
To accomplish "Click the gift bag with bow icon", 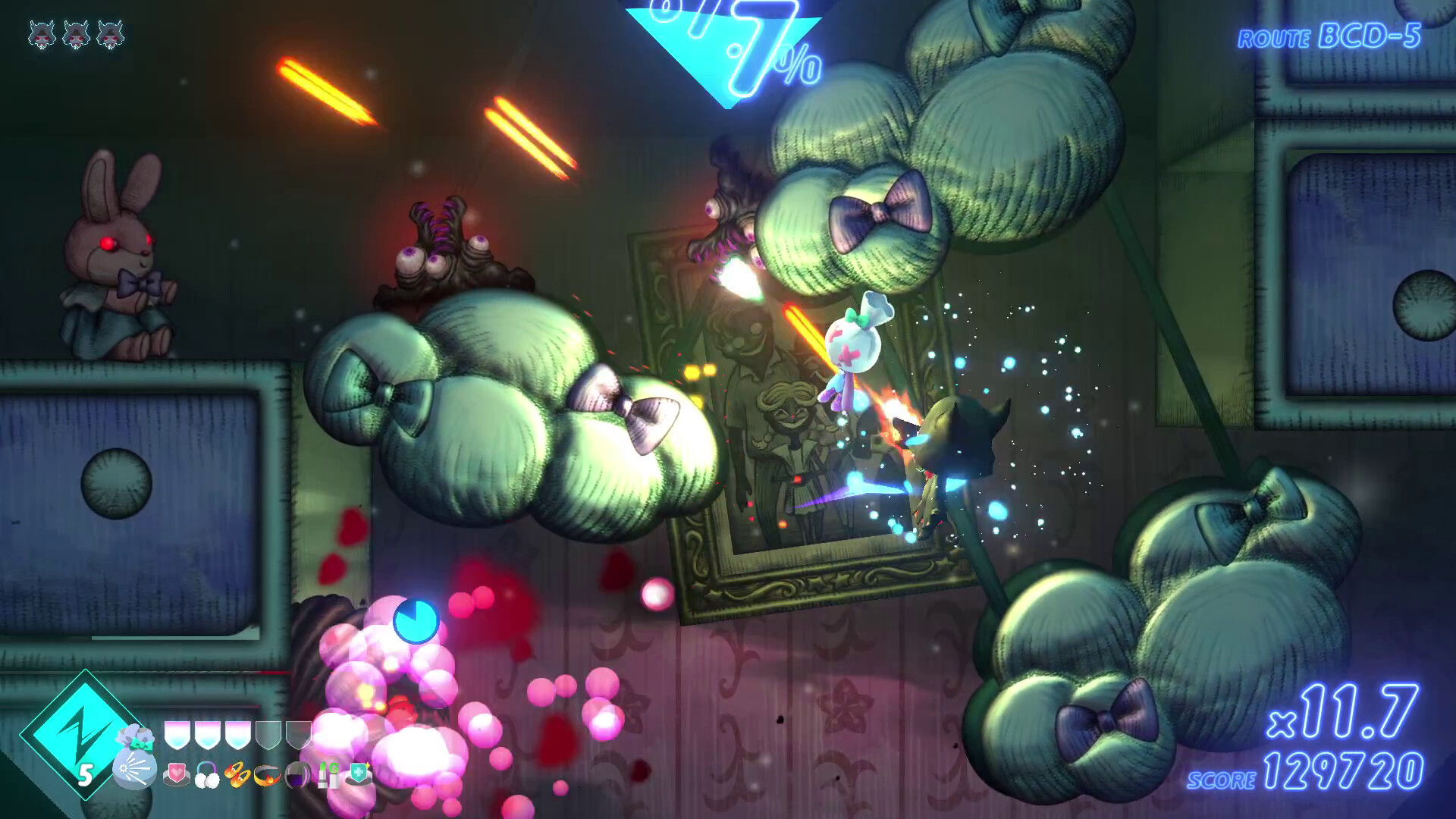I will click(133, 758).
